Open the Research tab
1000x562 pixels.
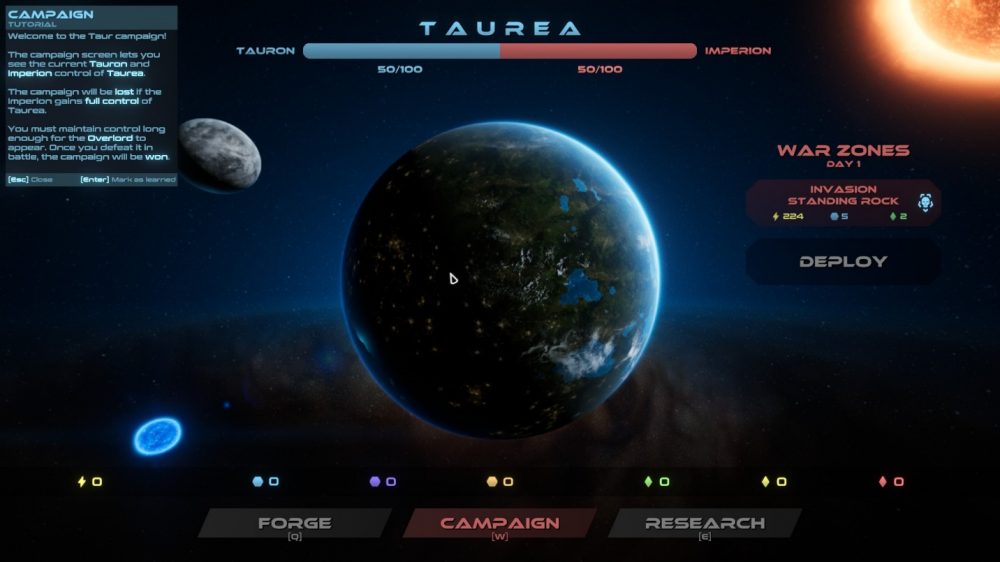[x=704, y=523]
